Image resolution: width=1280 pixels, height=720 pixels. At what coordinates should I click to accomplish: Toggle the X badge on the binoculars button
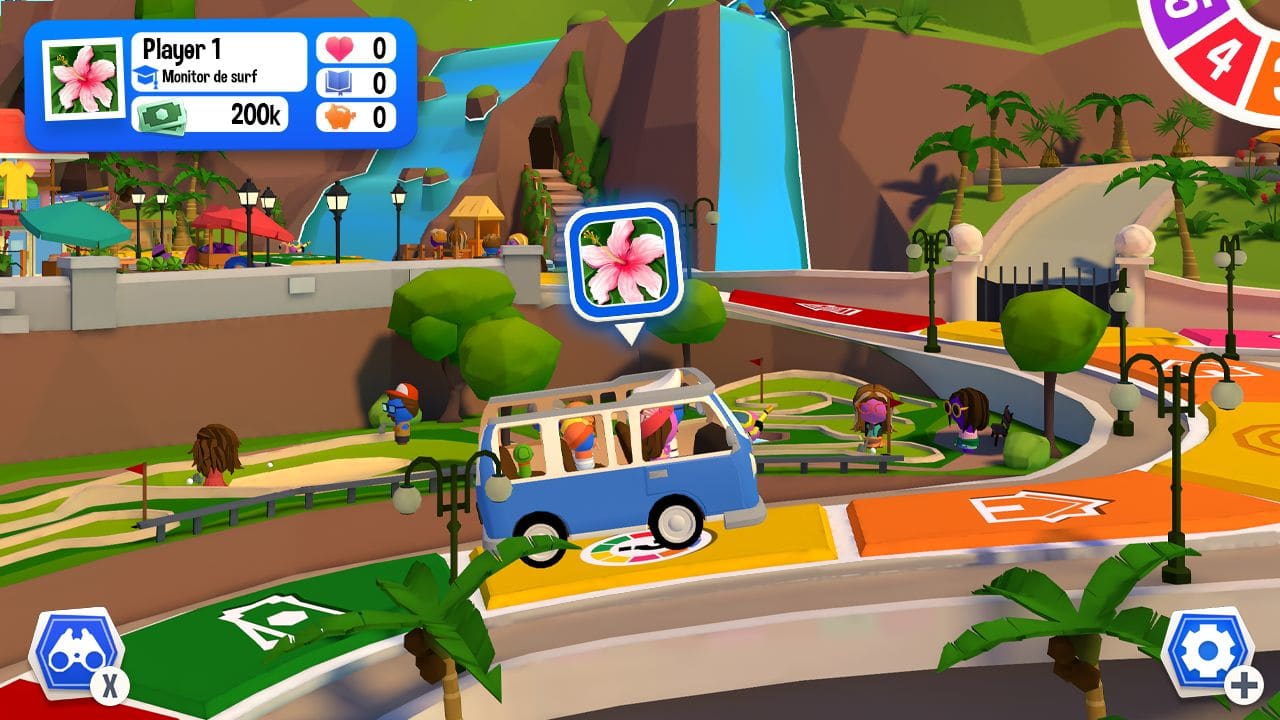pyautogui.click(x=108, y=684)
